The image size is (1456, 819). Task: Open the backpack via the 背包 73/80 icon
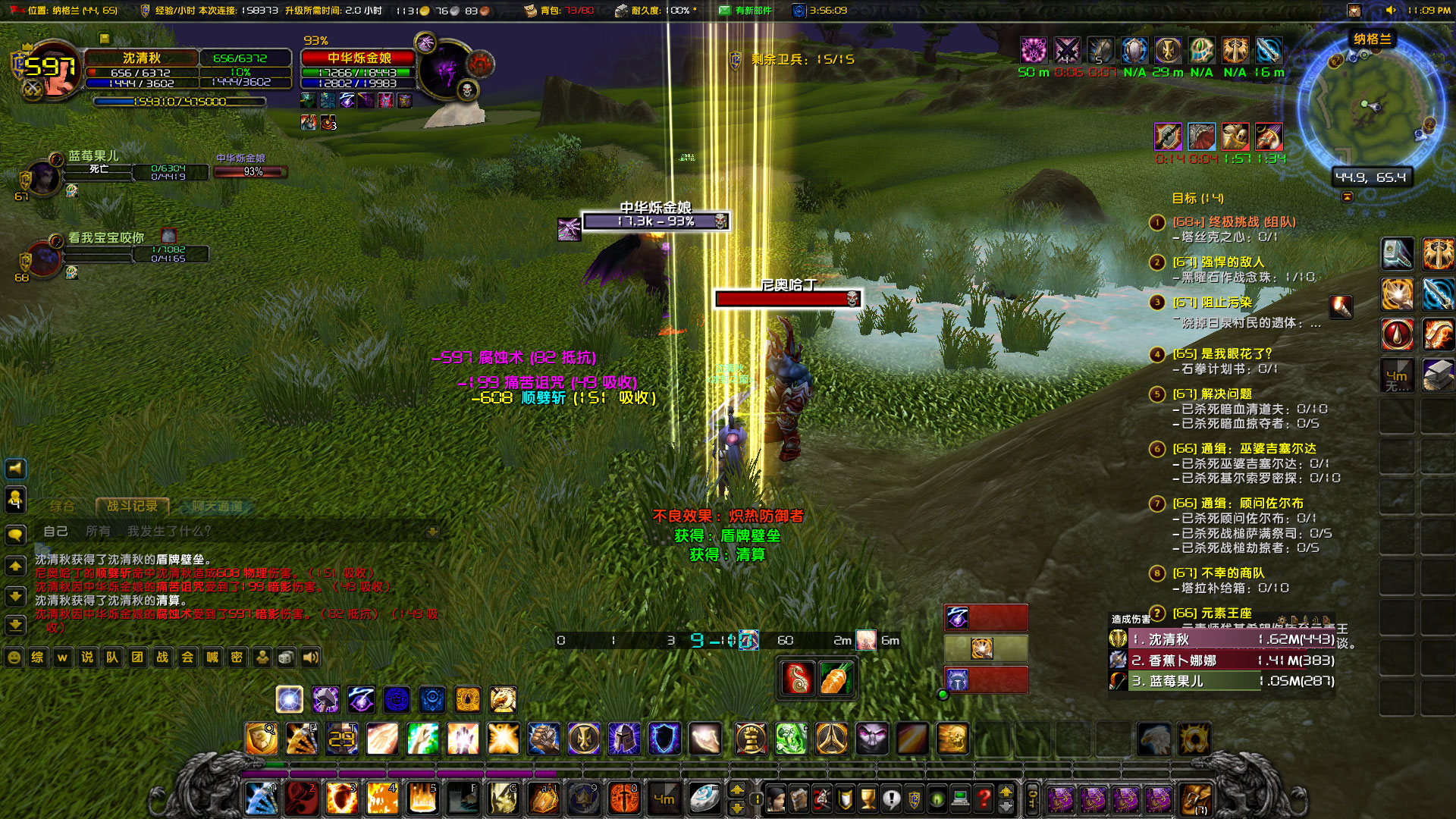tap(530, 11)
